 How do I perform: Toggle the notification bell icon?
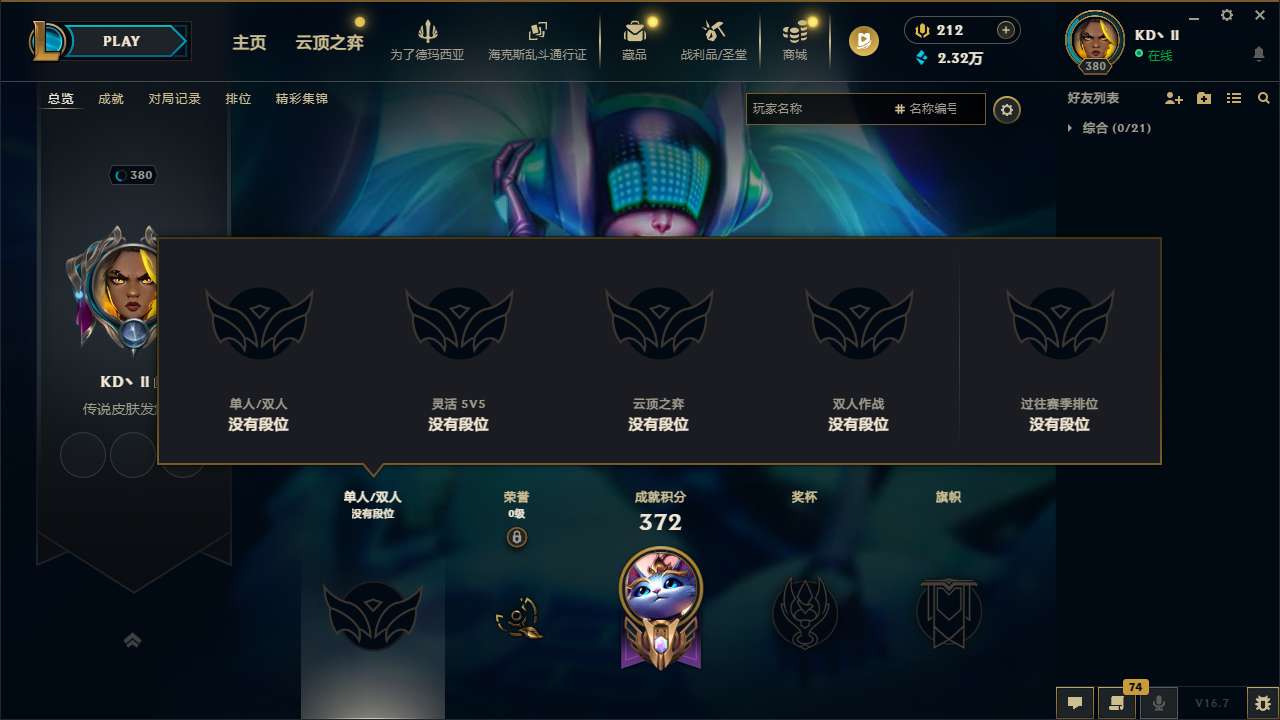click(x=1258, y=51)
